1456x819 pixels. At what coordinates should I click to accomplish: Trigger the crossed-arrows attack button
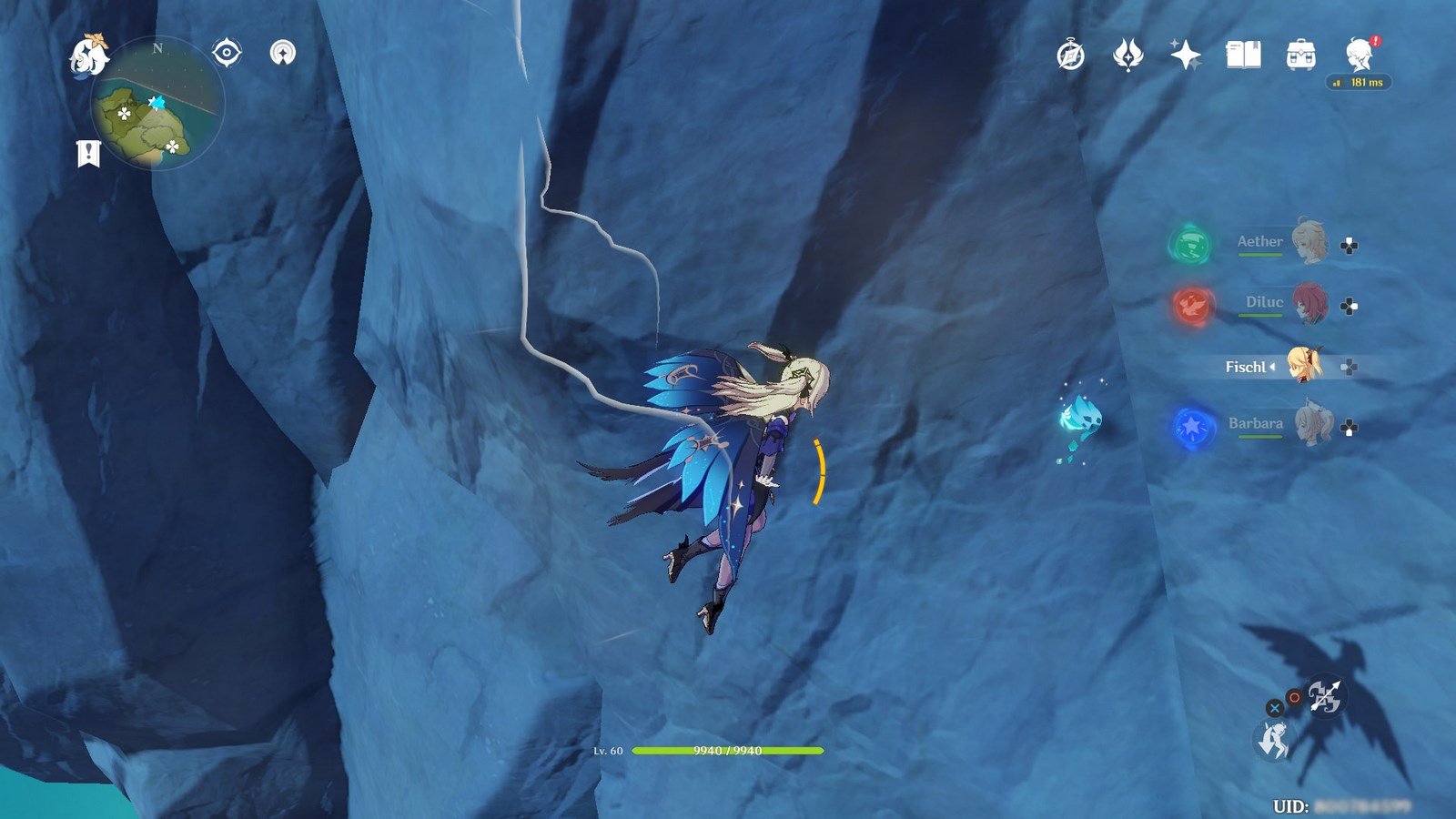click(1324, 697)
